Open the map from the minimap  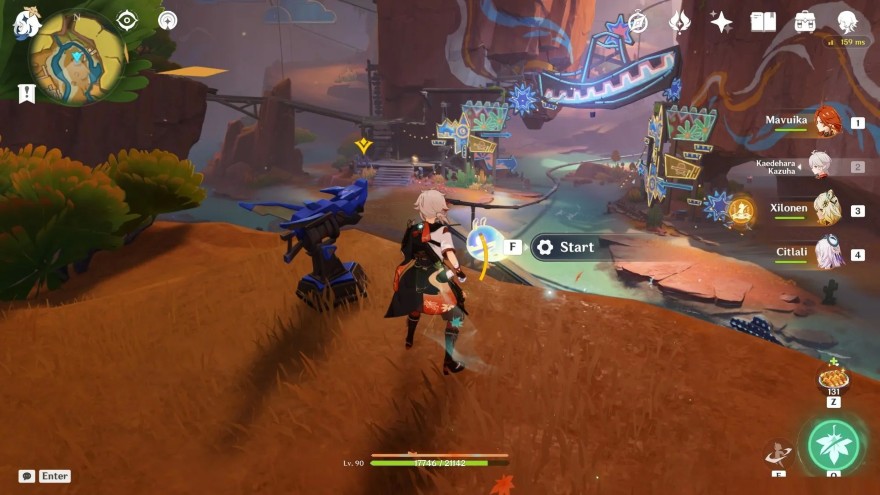[x=76, y=56]
